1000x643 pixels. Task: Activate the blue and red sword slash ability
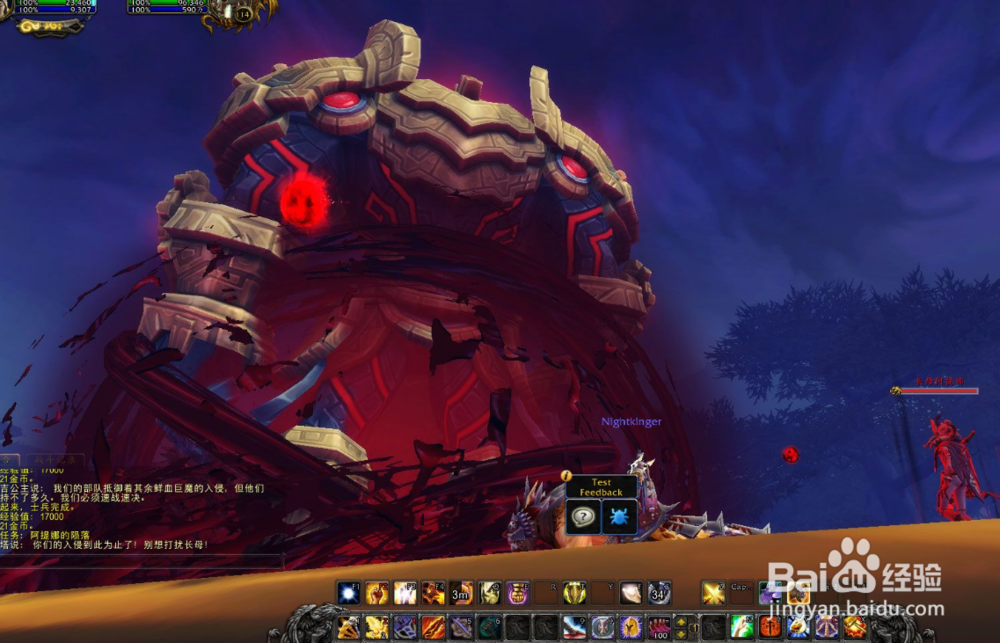pos(573,627)
